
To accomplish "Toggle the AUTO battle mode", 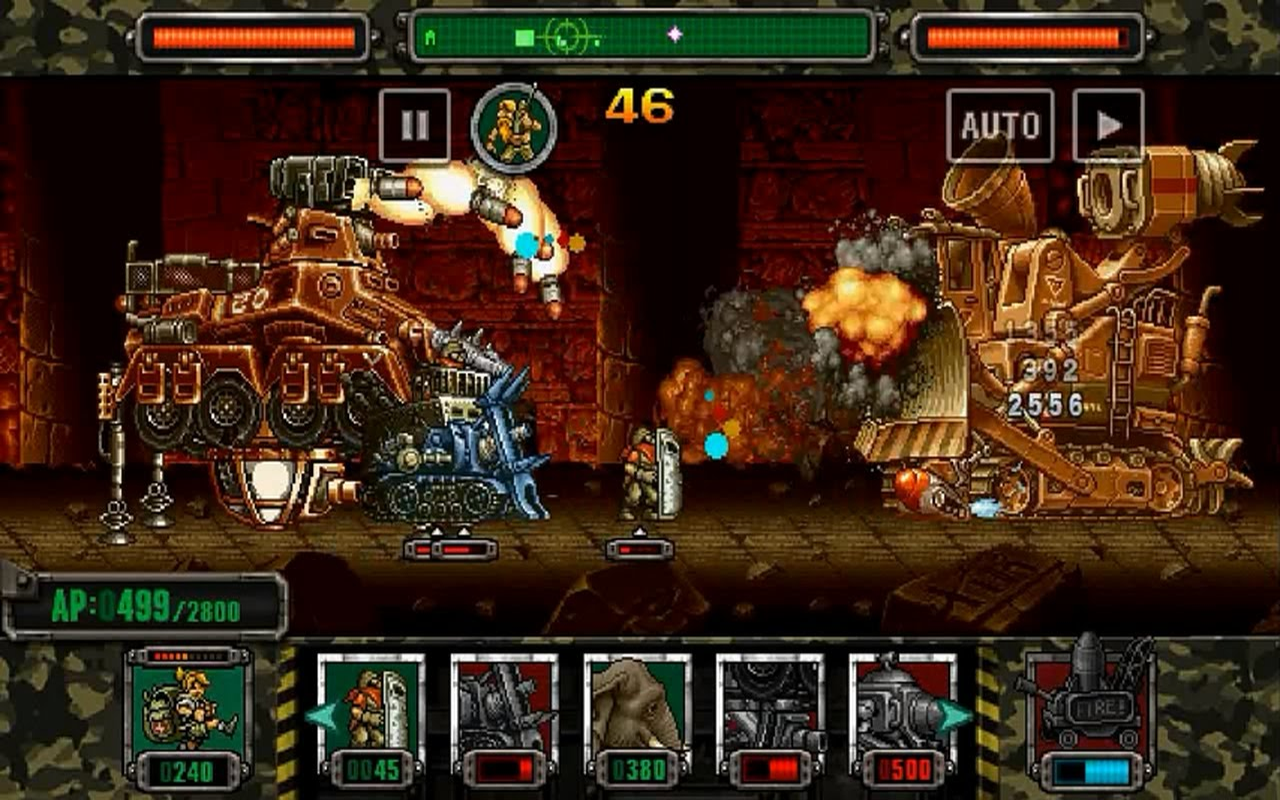I will click(x=1000, y=125).
